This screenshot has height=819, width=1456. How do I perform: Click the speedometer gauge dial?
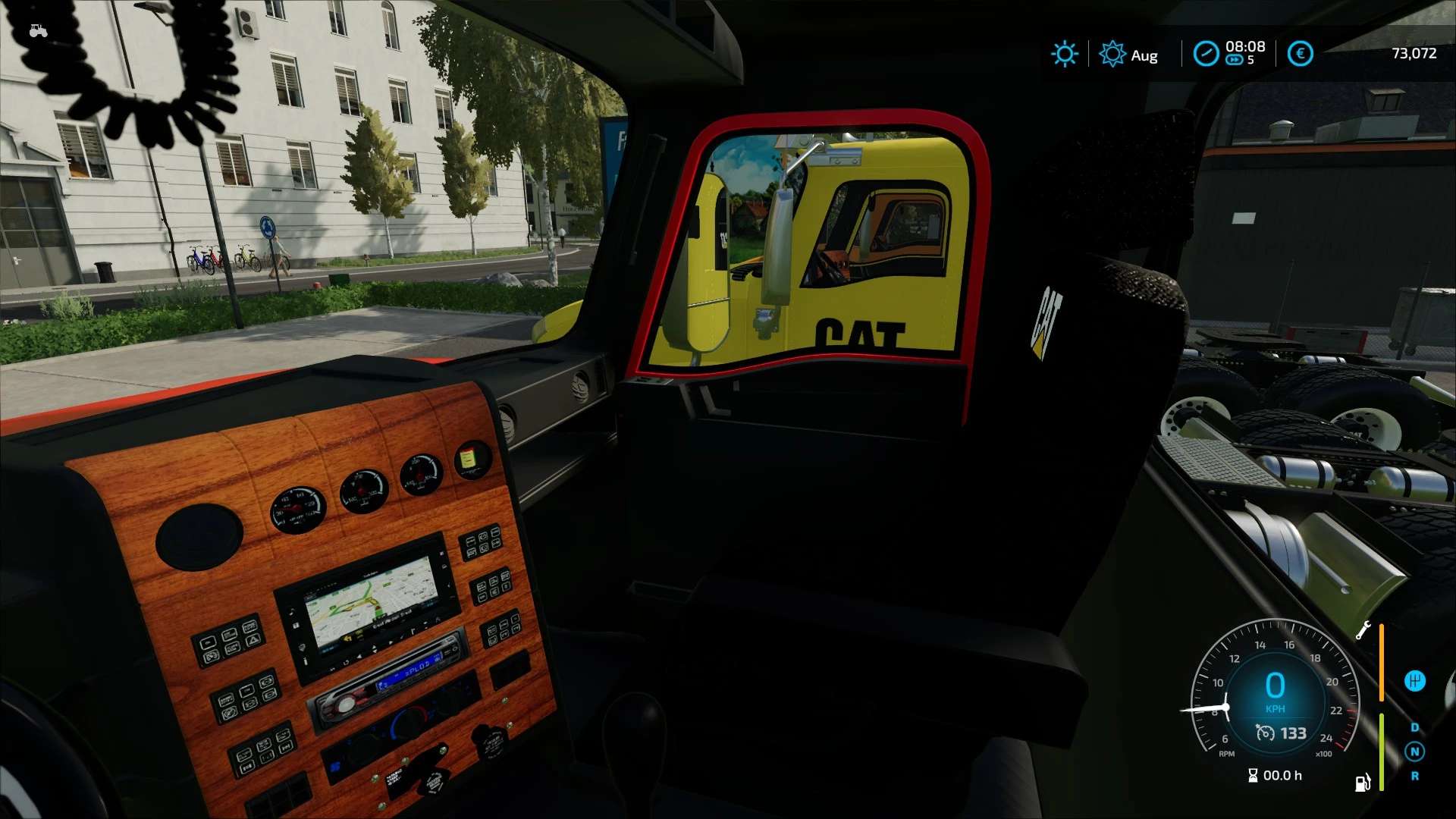1276,689
